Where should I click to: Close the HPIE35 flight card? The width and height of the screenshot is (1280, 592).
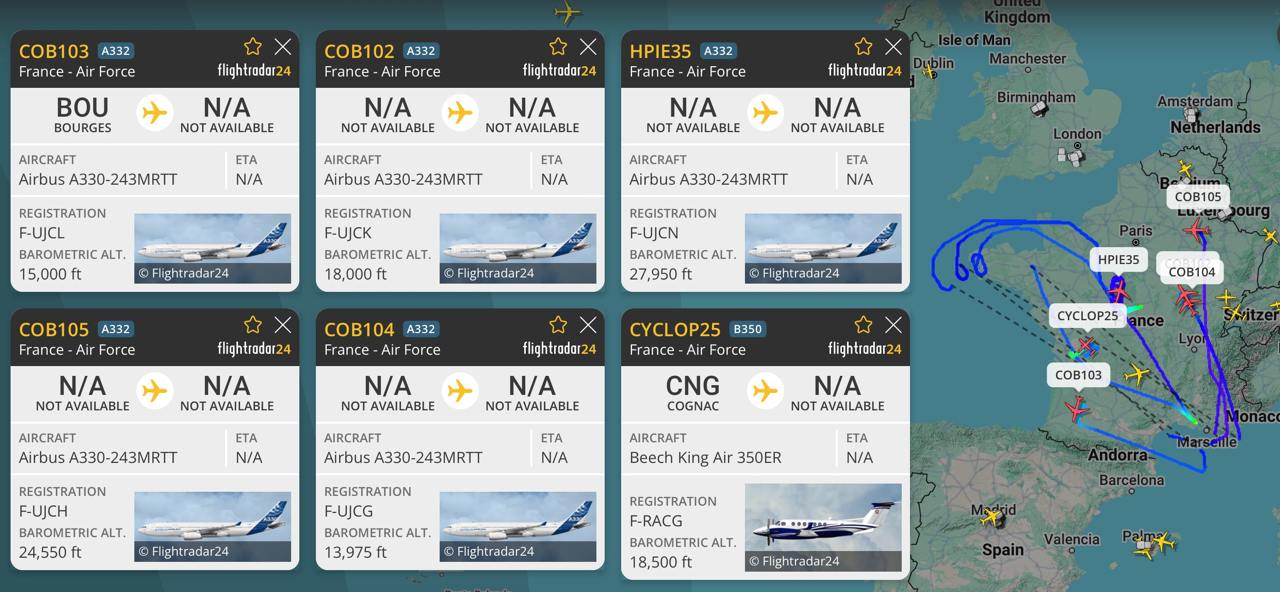pos(893,47)
